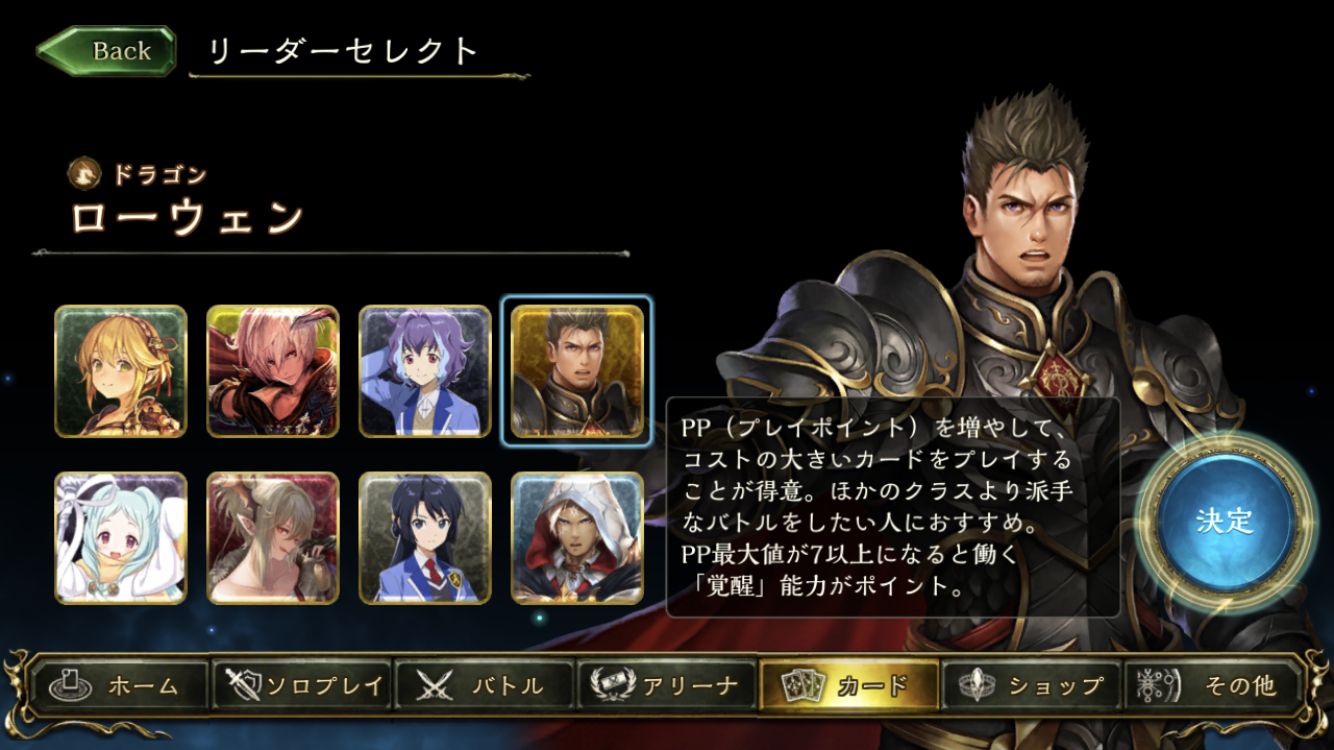Open the その他 other menu tab
1334x750 pixels.
click(x=1214, y=686)
